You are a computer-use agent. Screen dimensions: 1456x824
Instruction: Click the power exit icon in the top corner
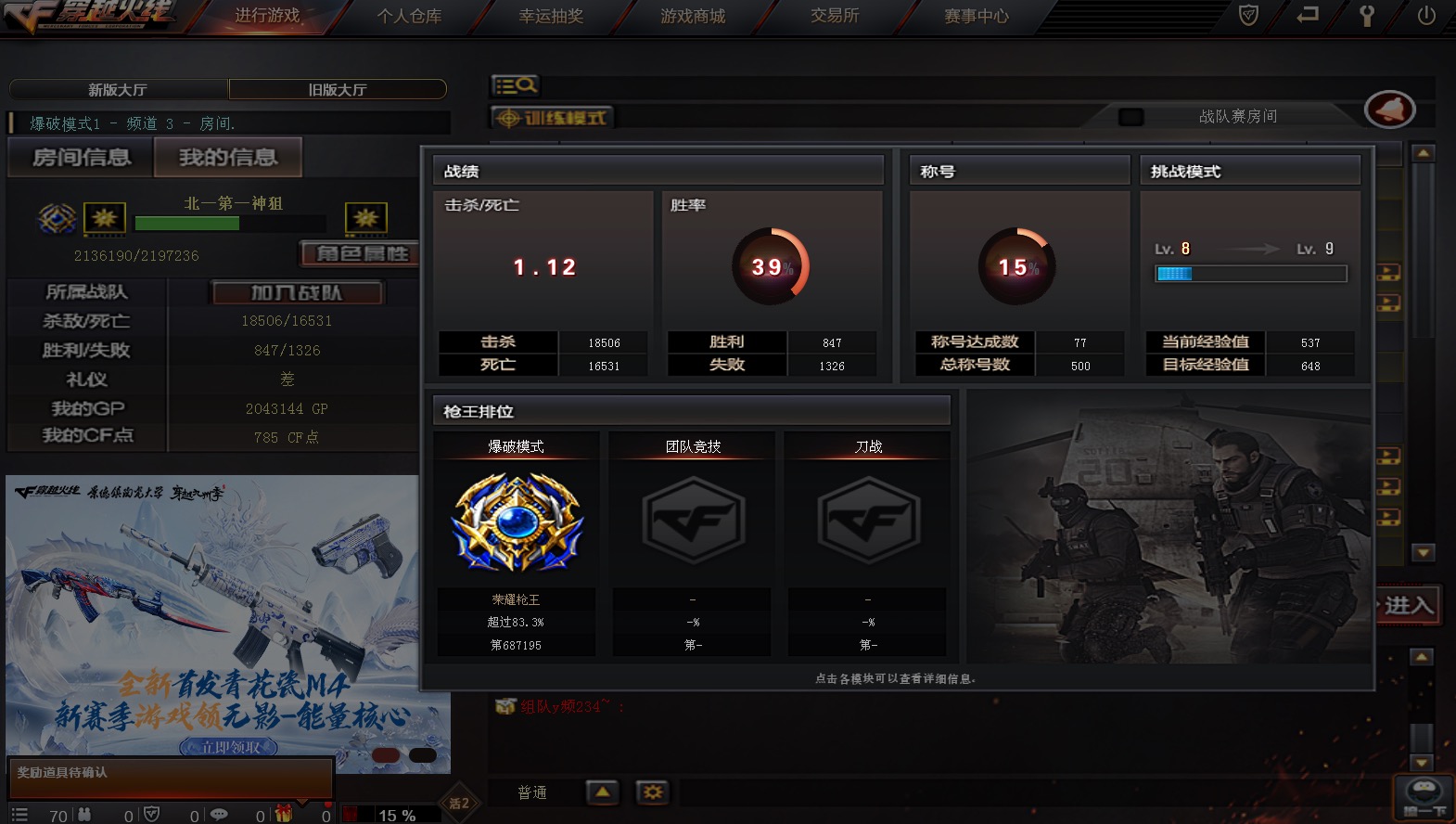tap(1425, 16)
